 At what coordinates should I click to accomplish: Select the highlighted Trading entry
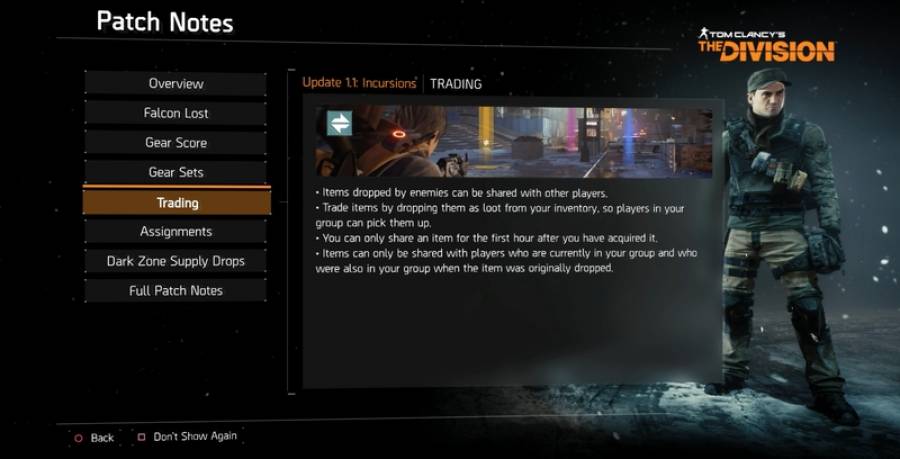pyautogui.click(x=177, y=202)
